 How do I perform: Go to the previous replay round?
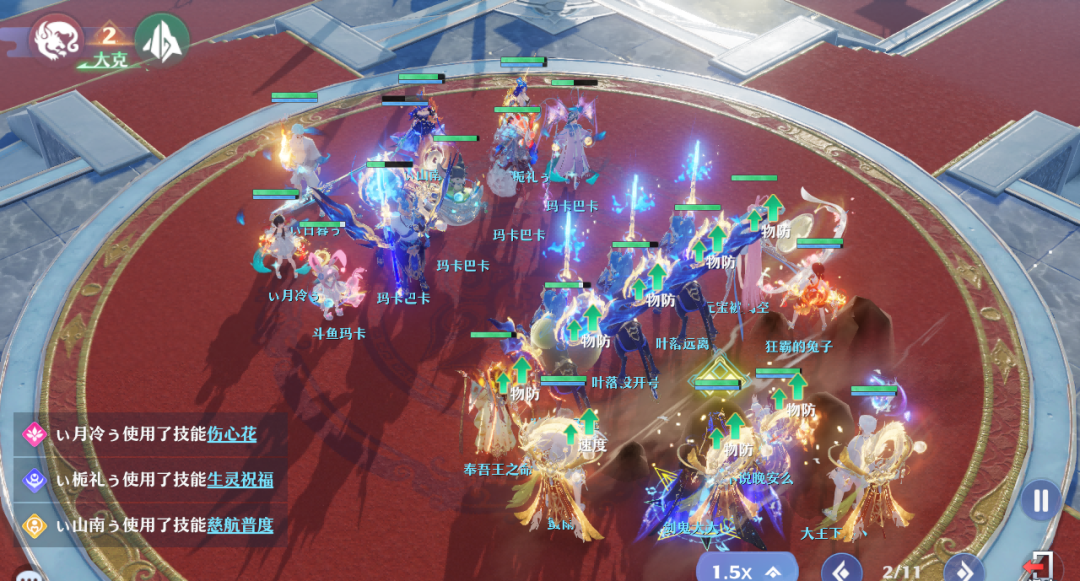pos(841,571)
